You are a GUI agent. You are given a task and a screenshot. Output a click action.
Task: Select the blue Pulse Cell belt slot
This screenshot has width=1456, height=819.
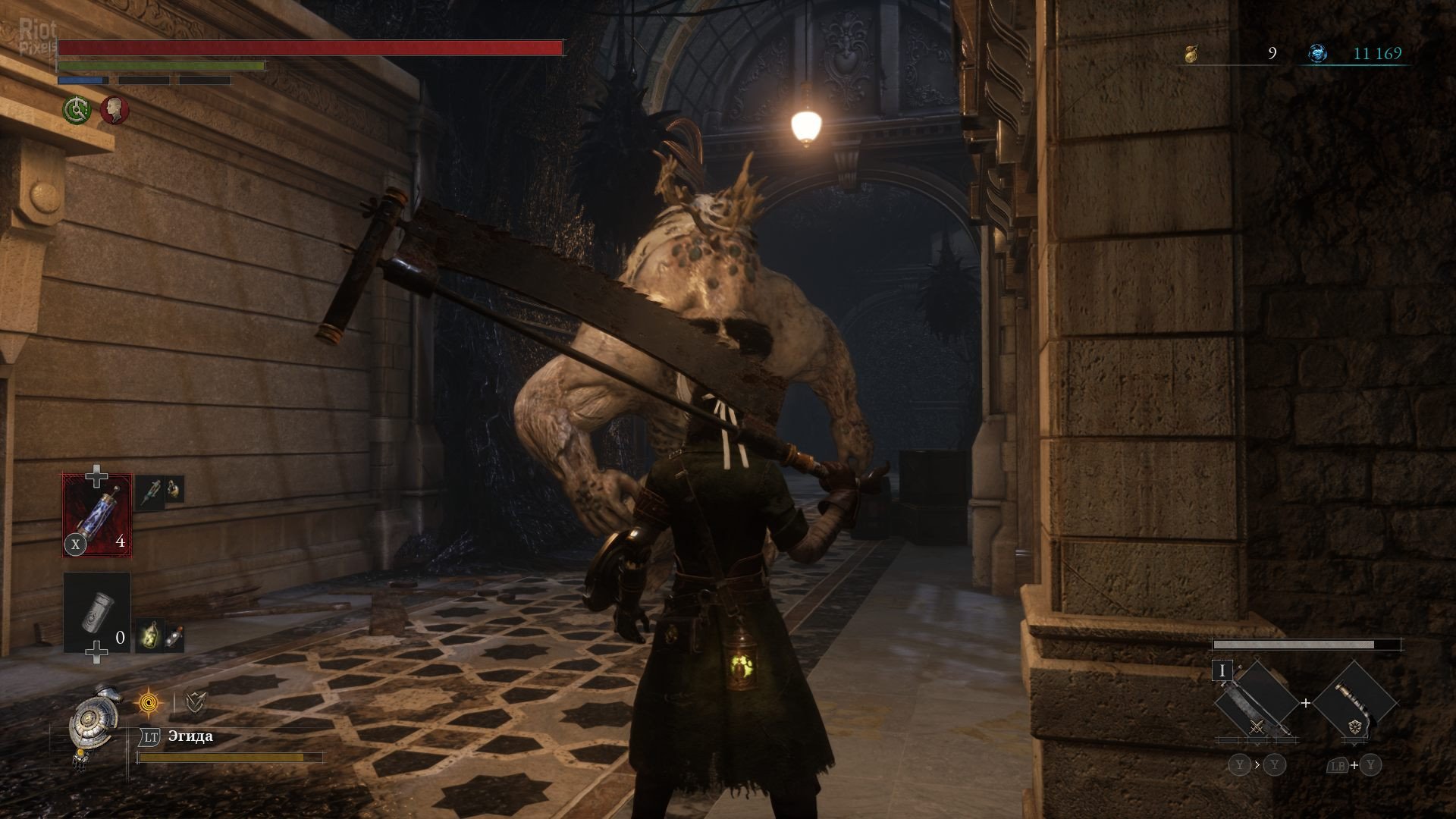[97, 515]
